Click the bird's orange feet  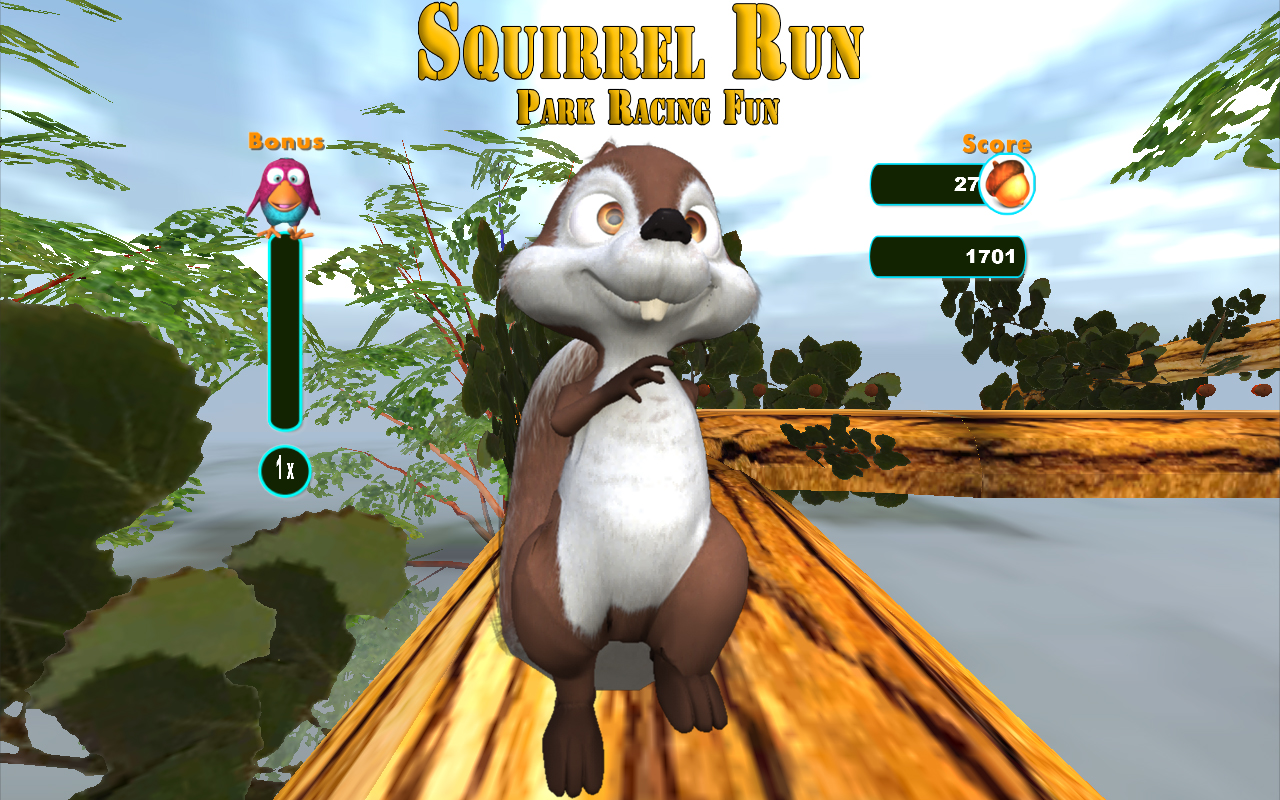(282, 232)
